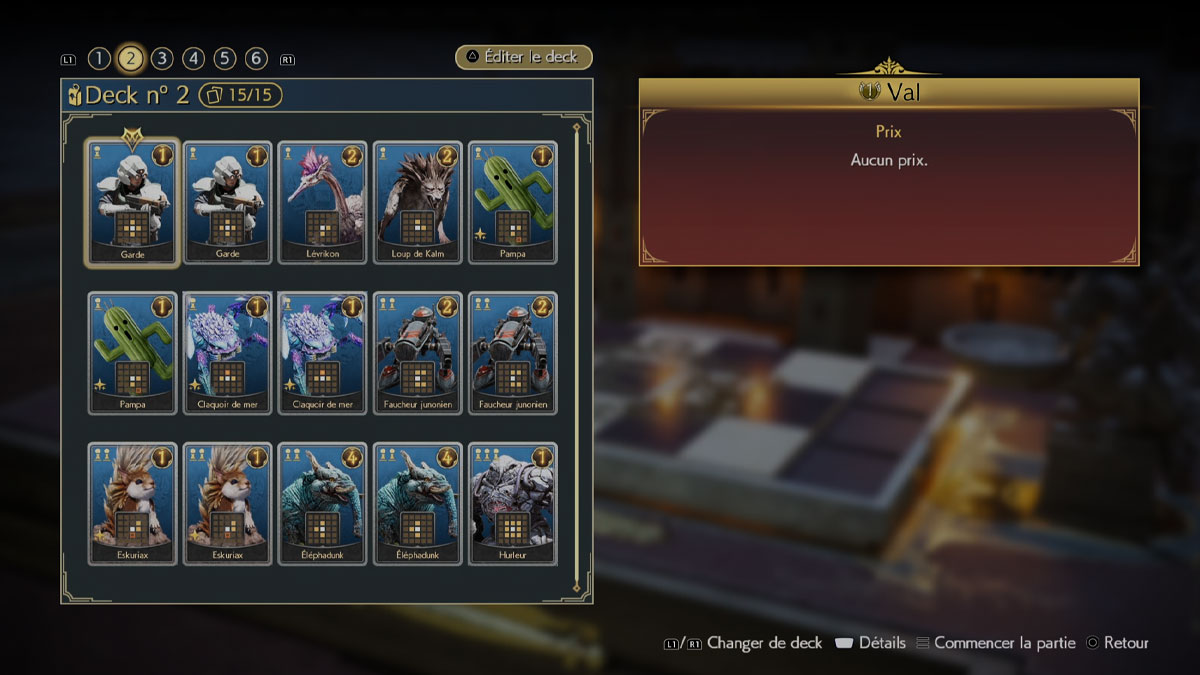Viewport: 1200px width, 675px height.
Task: Choose the Loup de Kalm card
Action: coord(418,203)
